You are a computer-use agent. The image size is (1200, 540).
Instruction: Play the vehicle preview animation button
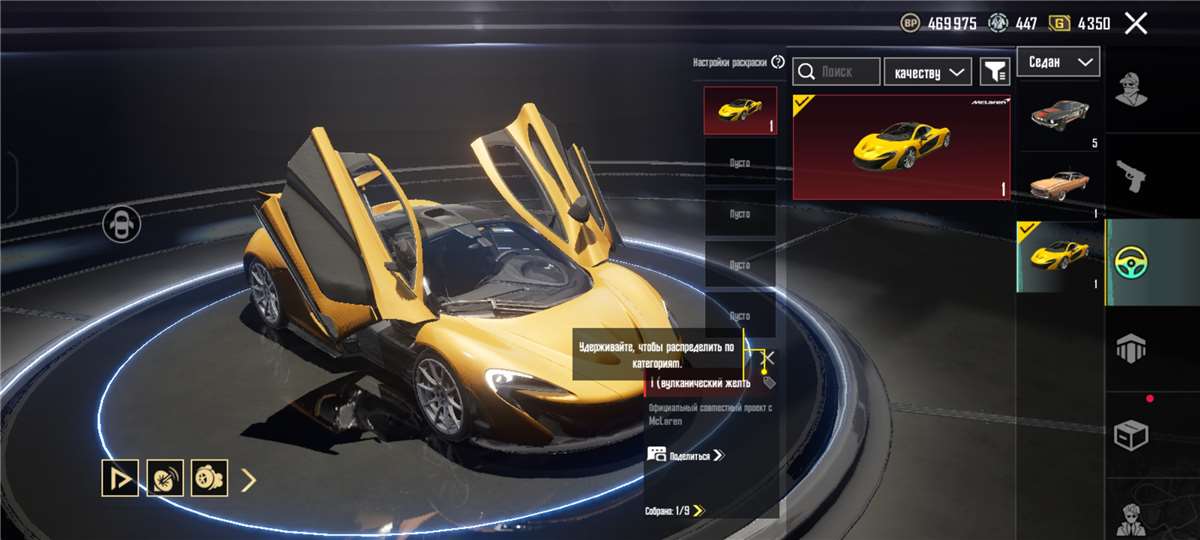pyautogui.click(x=120, y=479)
